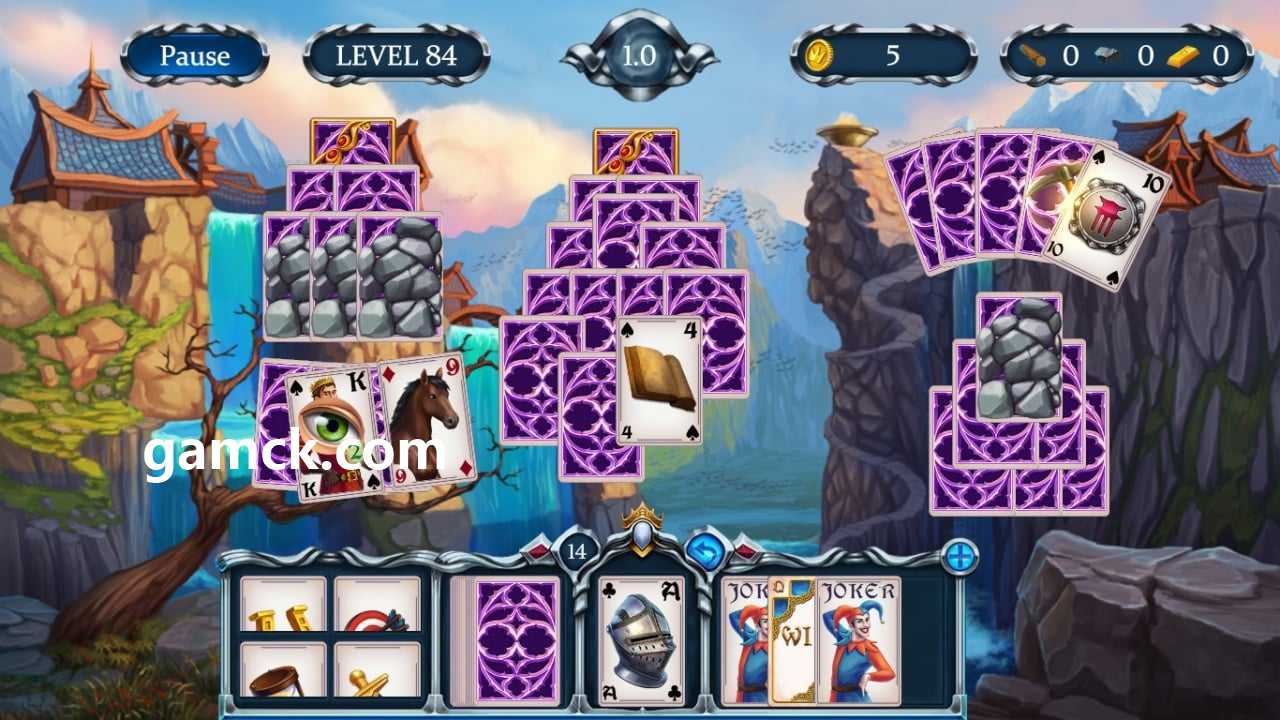This screenshot has height=720, width=1280.
Task: Draw a card from the stock pile
Action: pyautogui.click(x=516, y=640)
